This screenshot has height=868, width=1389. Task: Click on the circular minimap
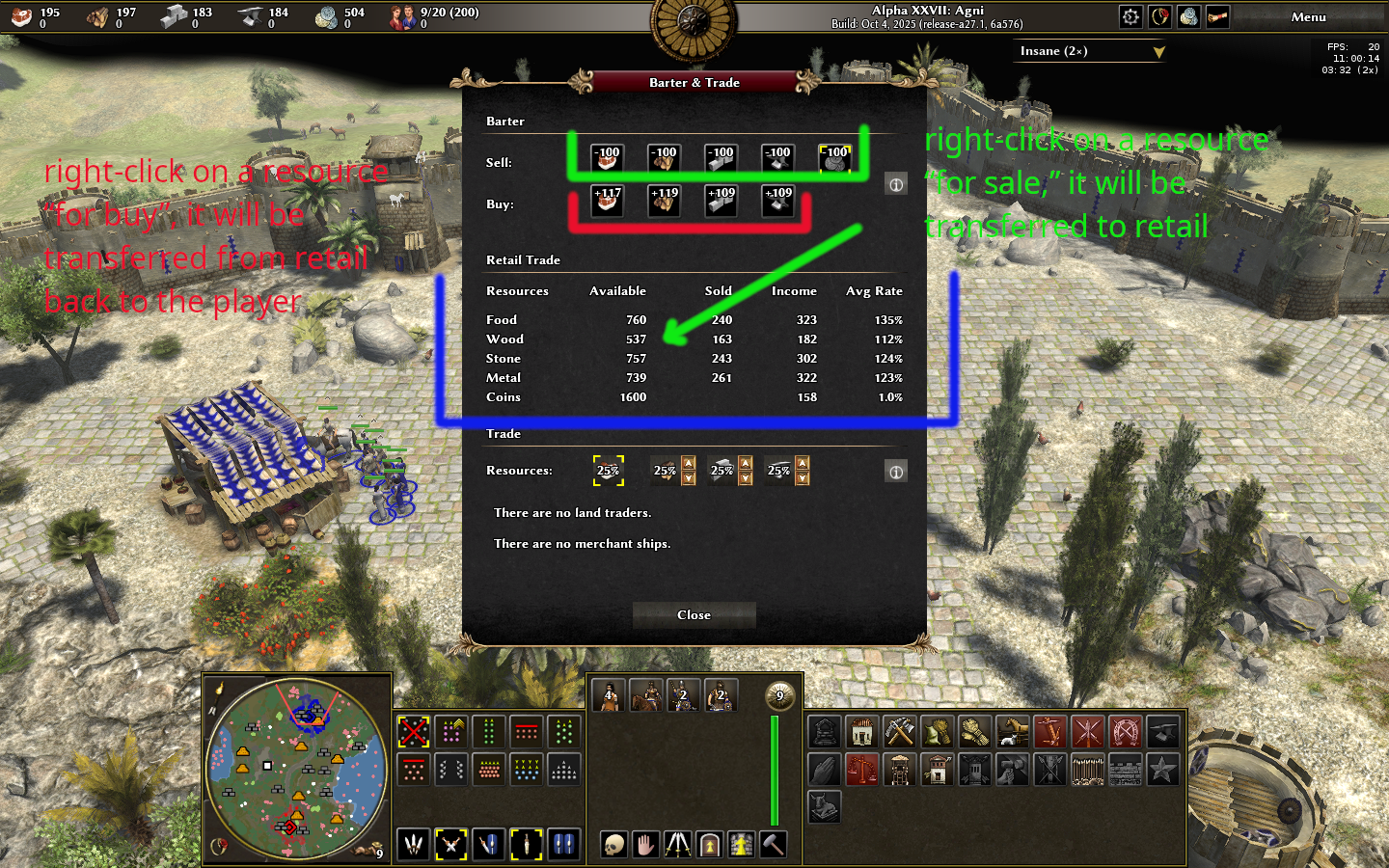tap(296, 768)
